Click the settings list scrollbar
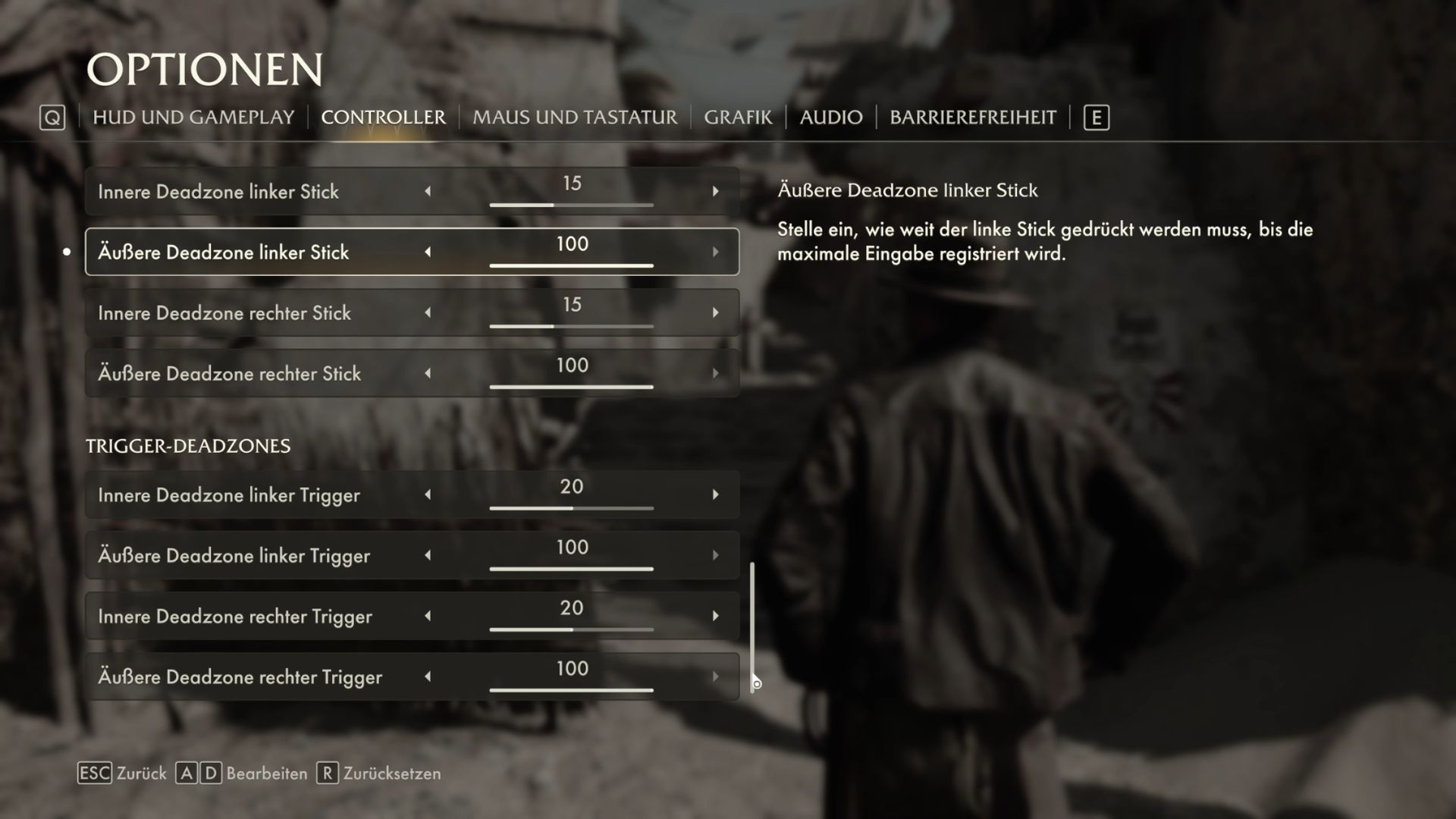The height and width of the screenshot is (819, 1456). point(752,626)
